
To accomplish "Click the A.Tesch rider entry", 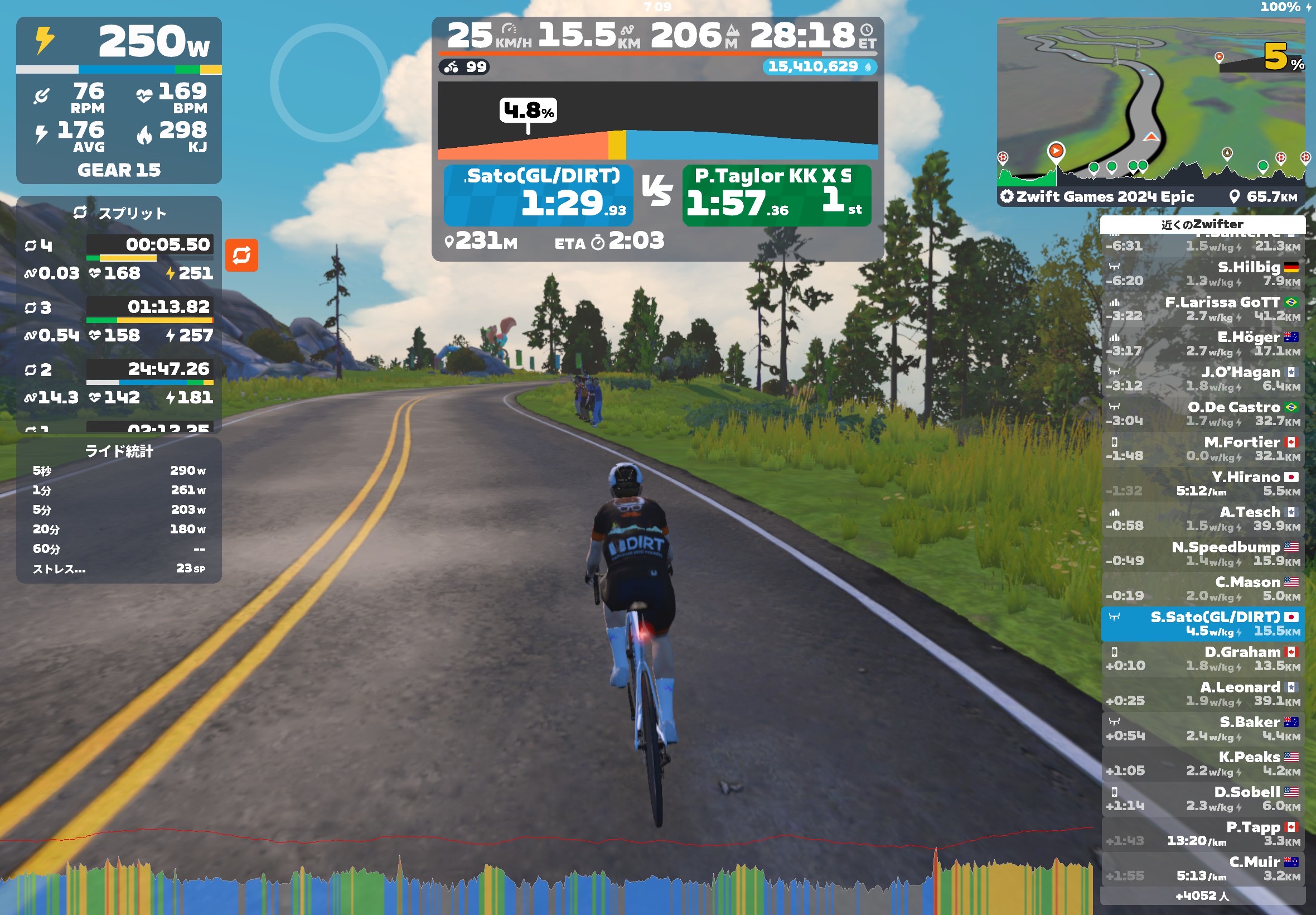I will 1202,519.
